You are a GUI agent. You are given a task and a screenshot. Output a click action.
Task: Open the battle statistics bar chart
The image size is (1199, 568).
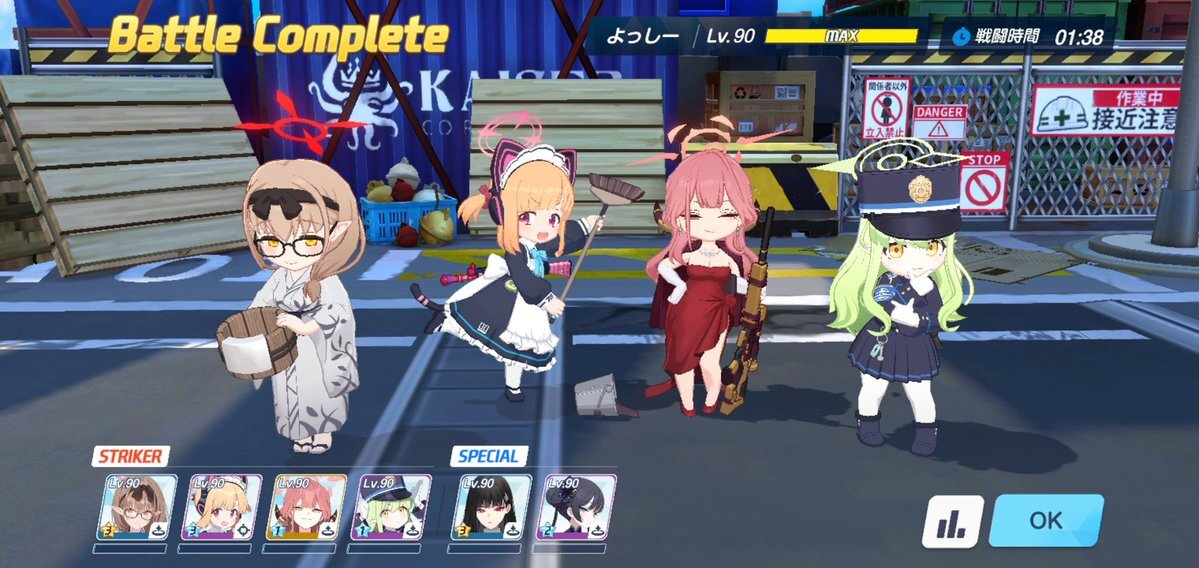951,522
